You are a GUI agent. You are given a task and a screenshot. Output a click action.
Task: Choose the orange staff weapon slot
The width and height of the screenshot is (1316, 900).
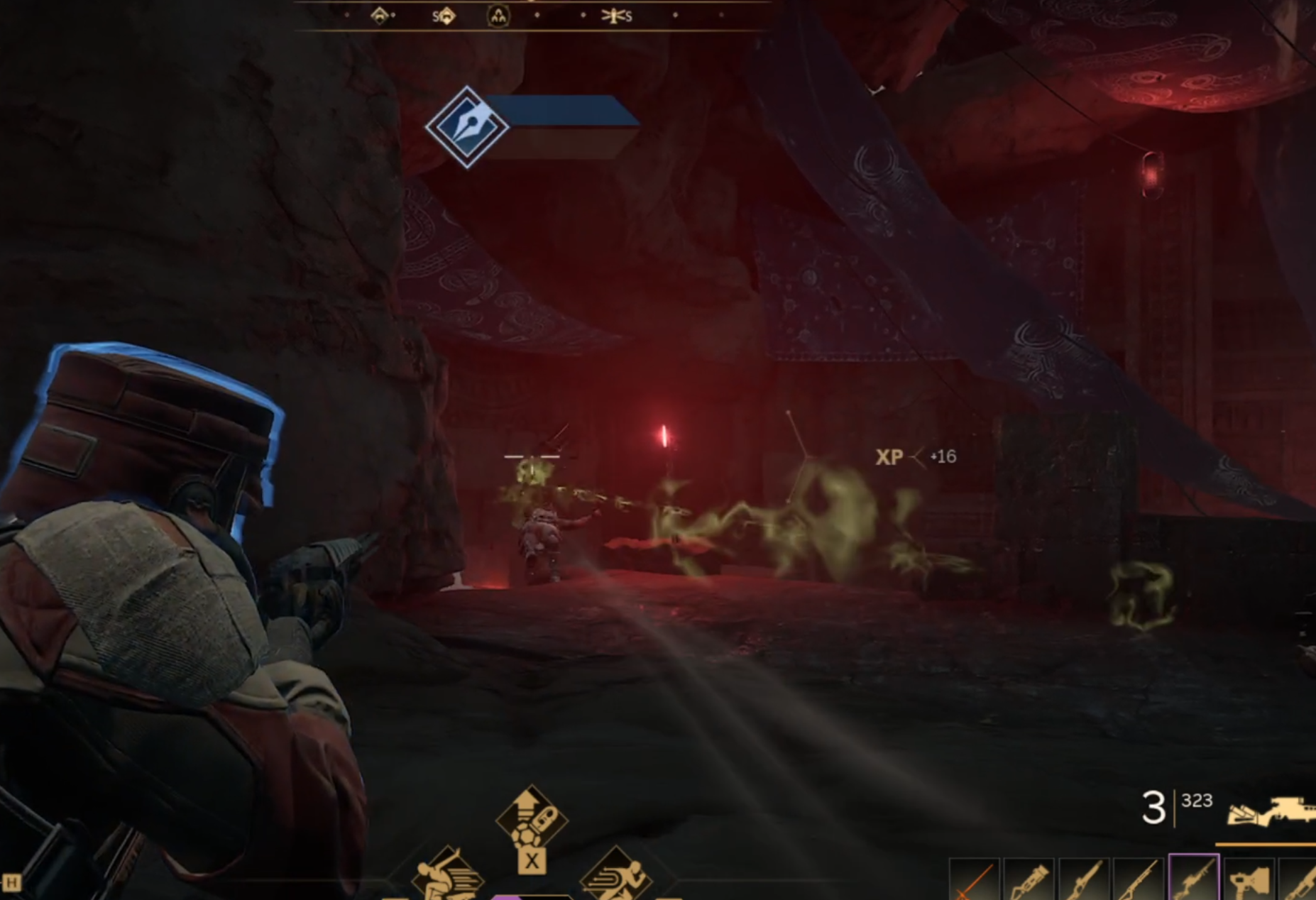point(974,881)
